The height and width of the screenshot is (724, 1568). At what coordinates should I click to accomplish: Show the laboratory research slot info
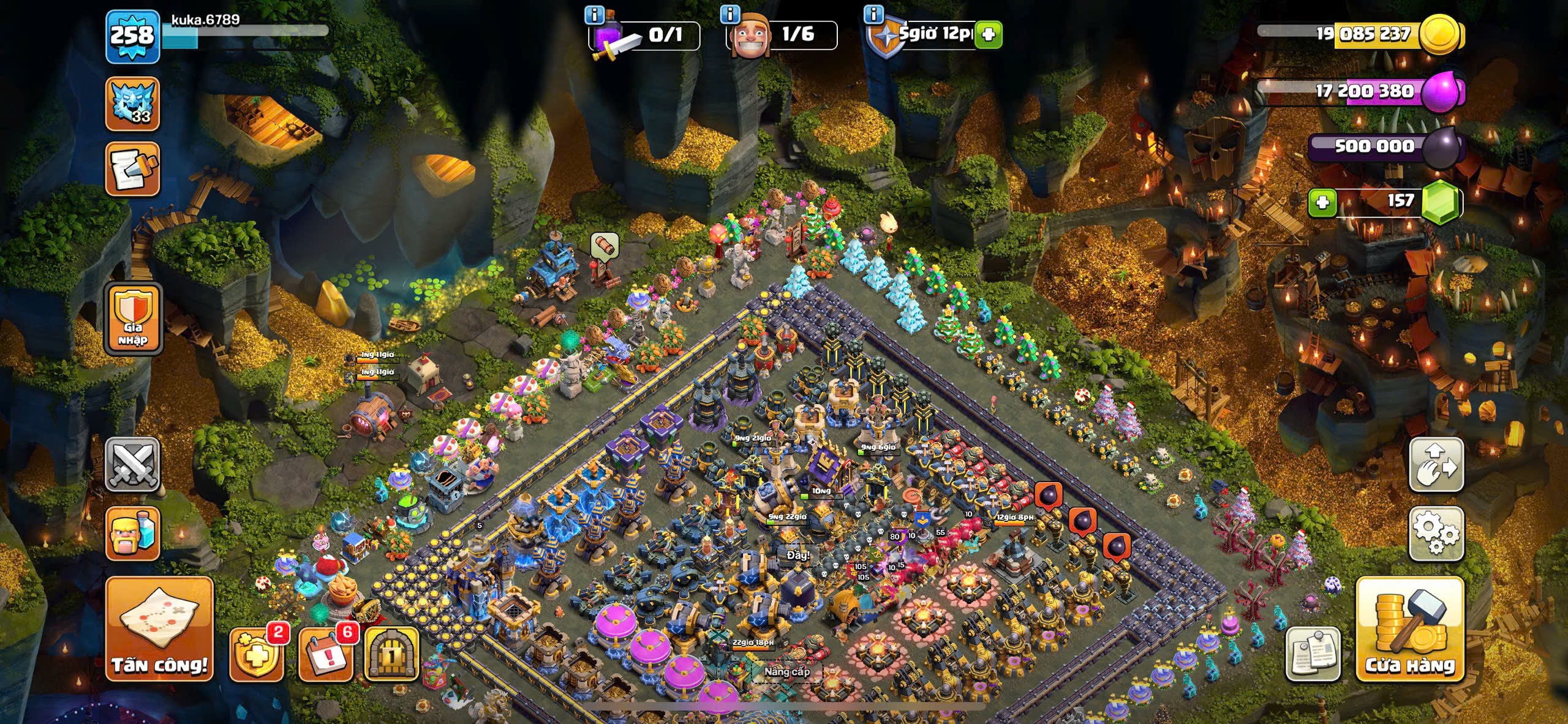(595, 13)
